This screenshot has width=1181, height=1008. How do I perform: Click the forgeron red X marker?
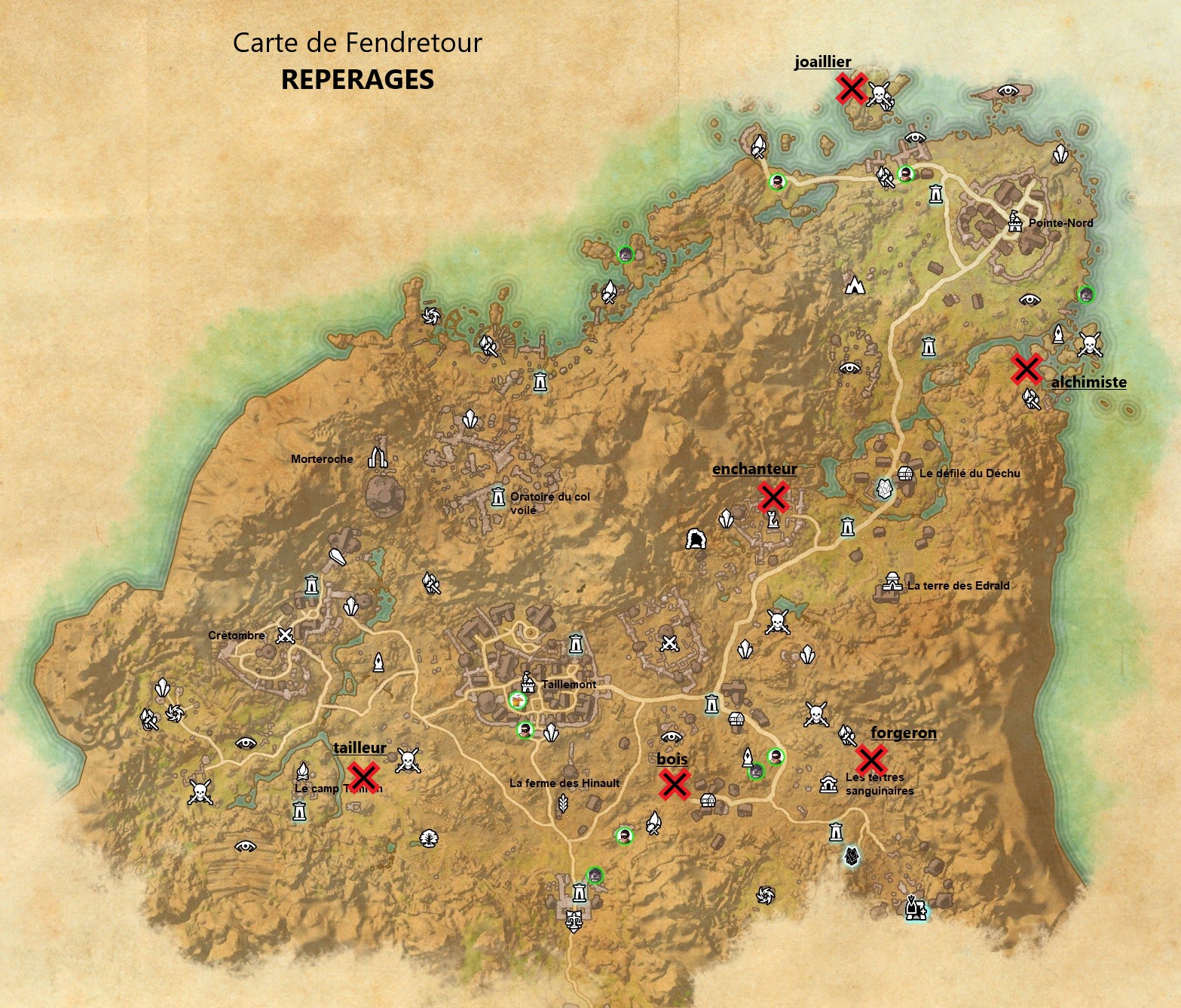pos(871,760)
